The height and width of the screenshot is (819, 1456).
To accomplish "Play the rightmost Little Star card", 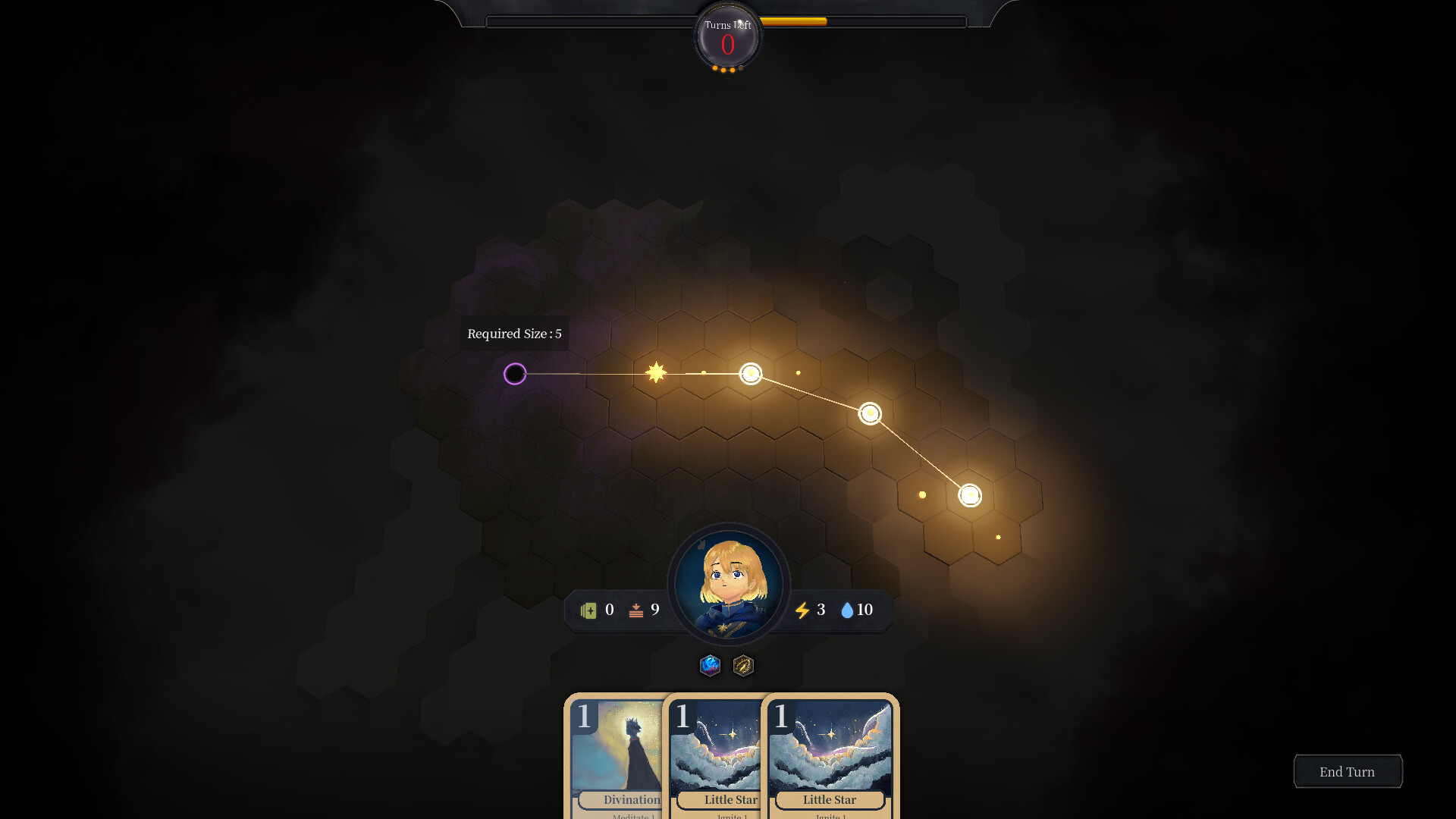I will [830, 758].
